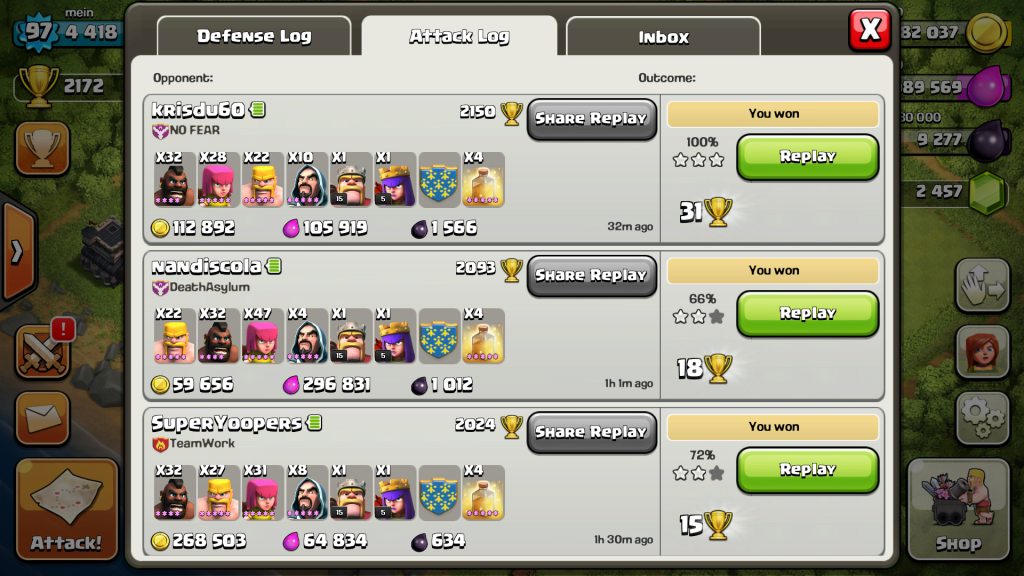Click the krisdu60 player name
1024x576 pixels.
pos(200,110)
